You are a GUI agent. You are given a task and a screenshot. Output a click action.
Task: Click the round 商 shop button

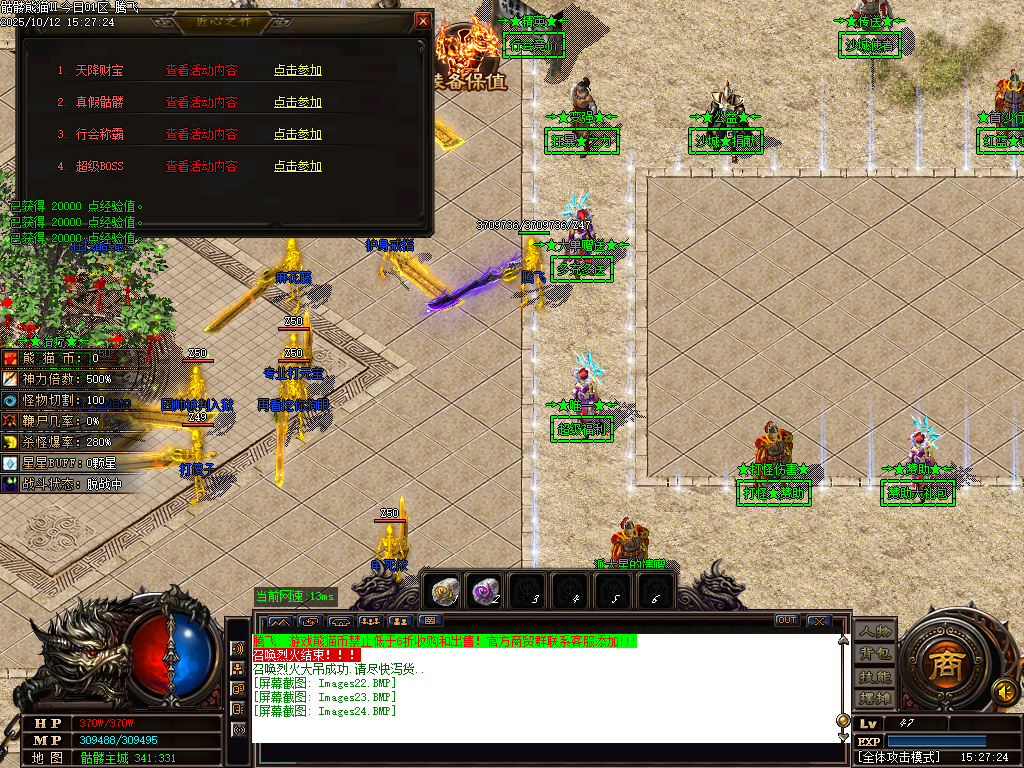[x=941, y=665]
